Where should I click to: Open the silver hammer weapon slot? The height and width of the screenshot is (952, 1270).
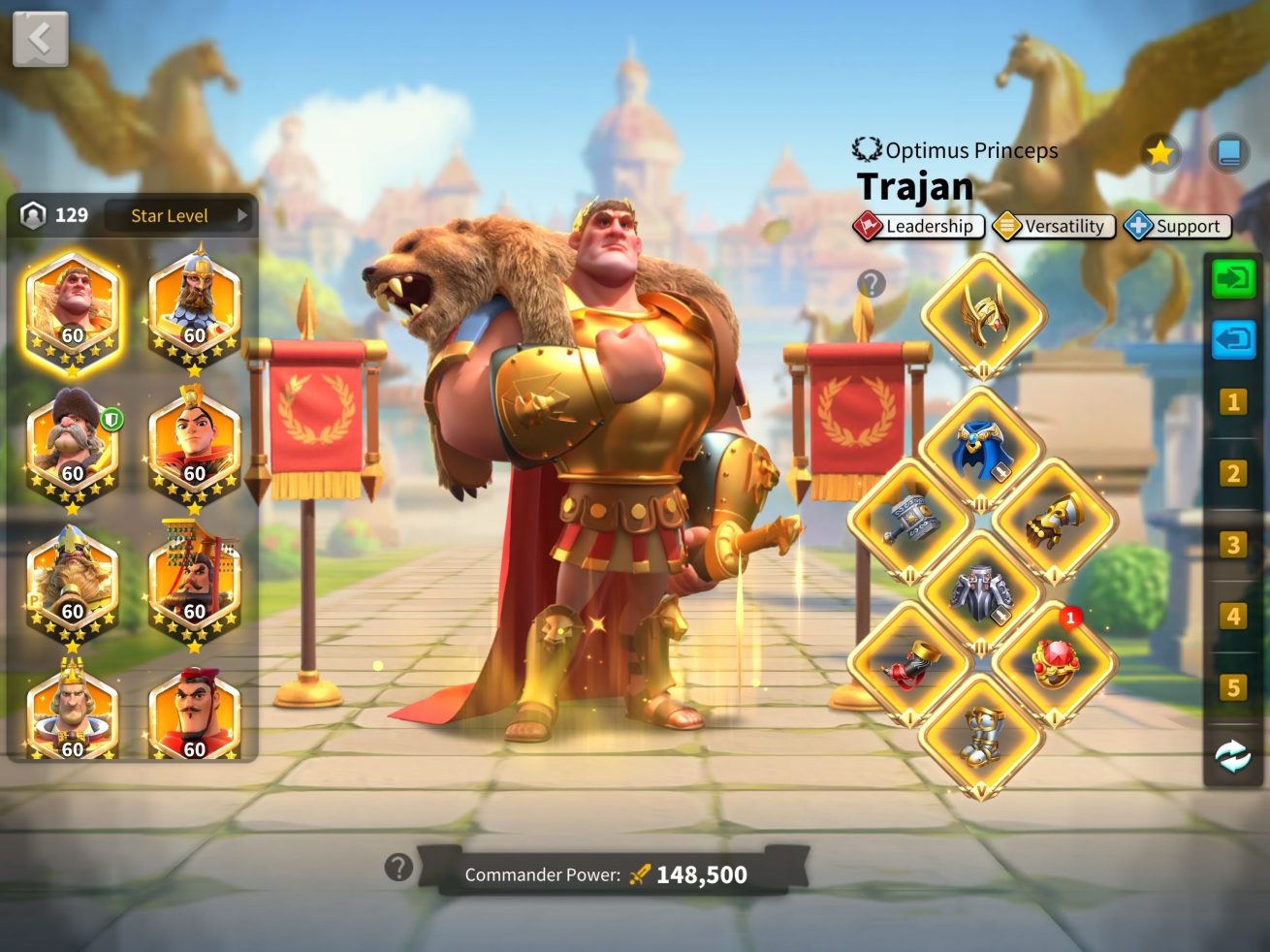coord(908,521)
